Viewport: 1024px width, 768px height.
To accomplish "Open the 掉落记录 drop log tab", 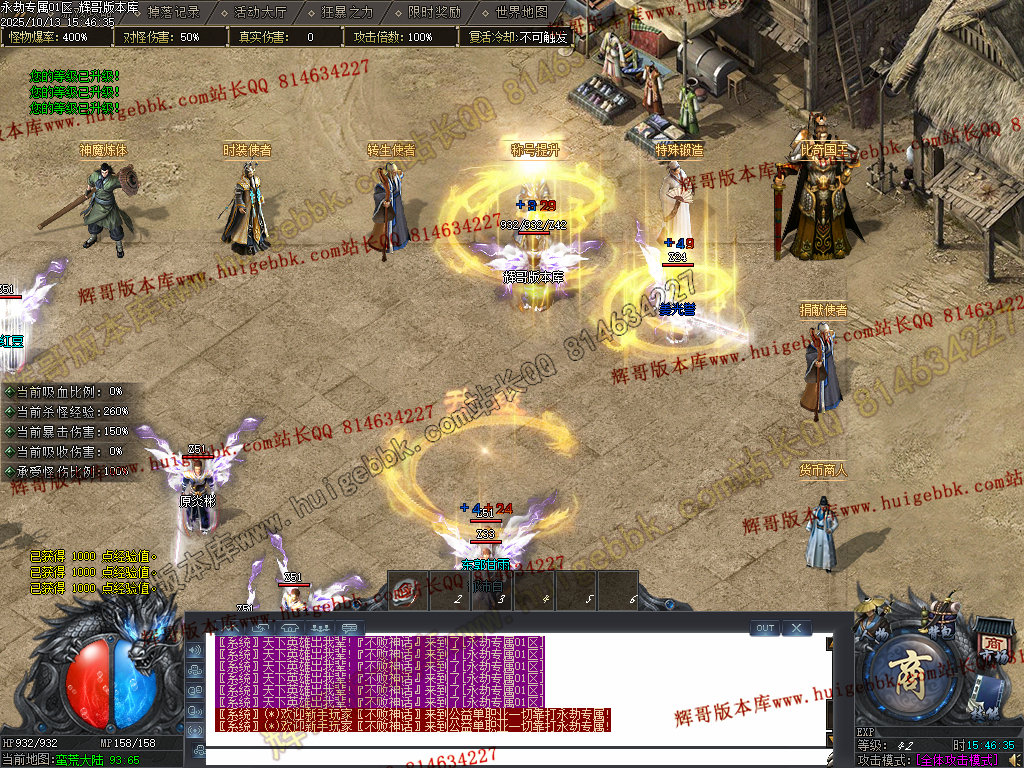I will [x=173, y=13].
